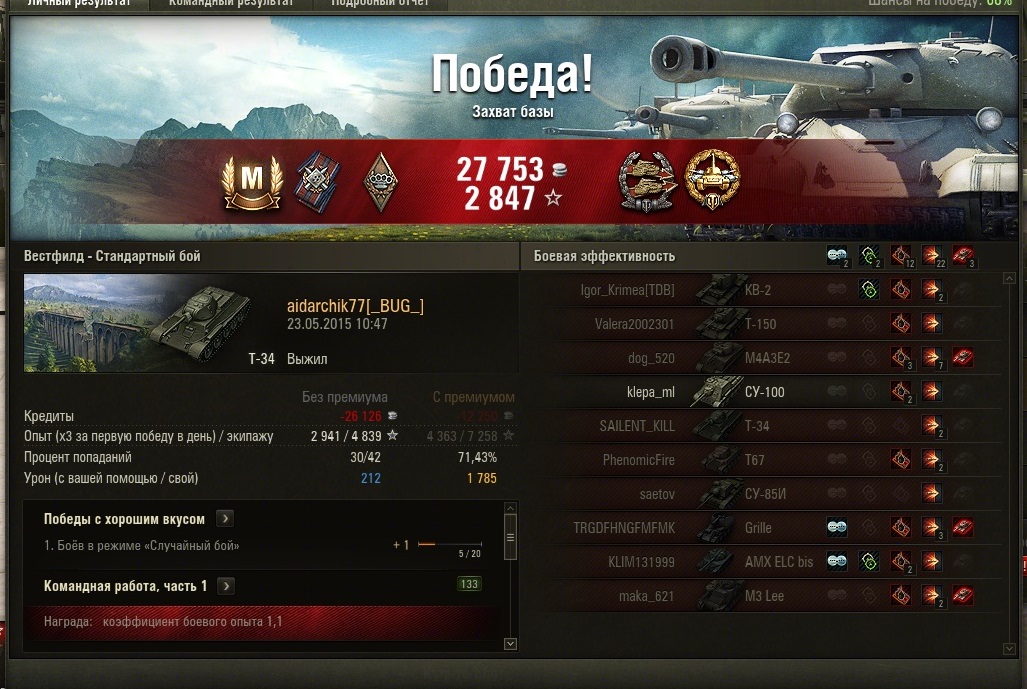Switch to the Командный результат tab
The width and height of the screenshot is (1027, 689).
click(x=231, y=4)
